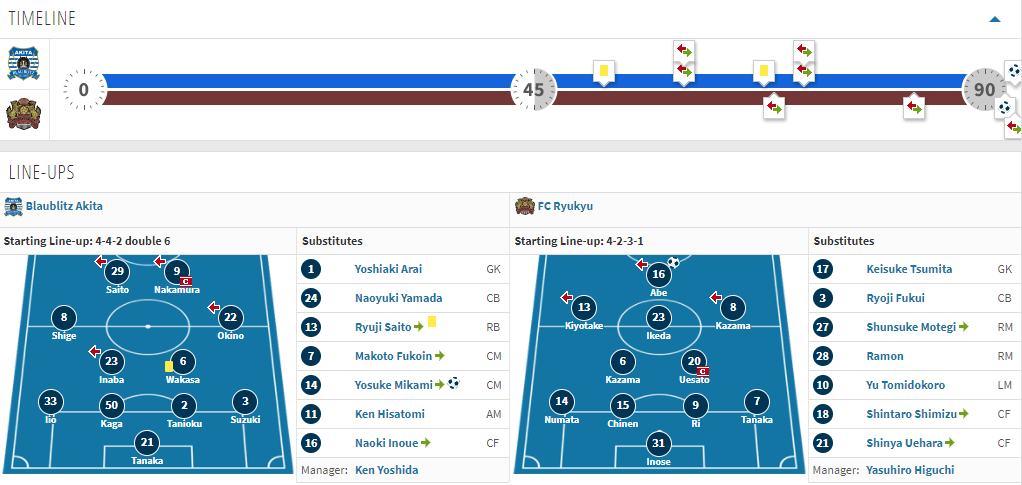Click substitute Yosuke Mikami's name
This screenshot has width=1022, height=485.
click(393, 385)
